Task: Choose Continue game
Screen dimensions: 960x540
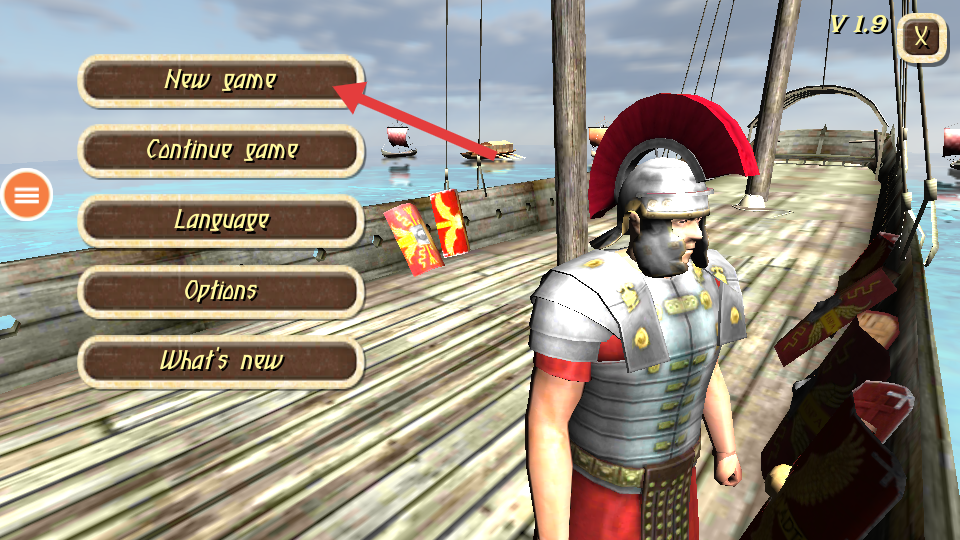Action: point(220,151)
